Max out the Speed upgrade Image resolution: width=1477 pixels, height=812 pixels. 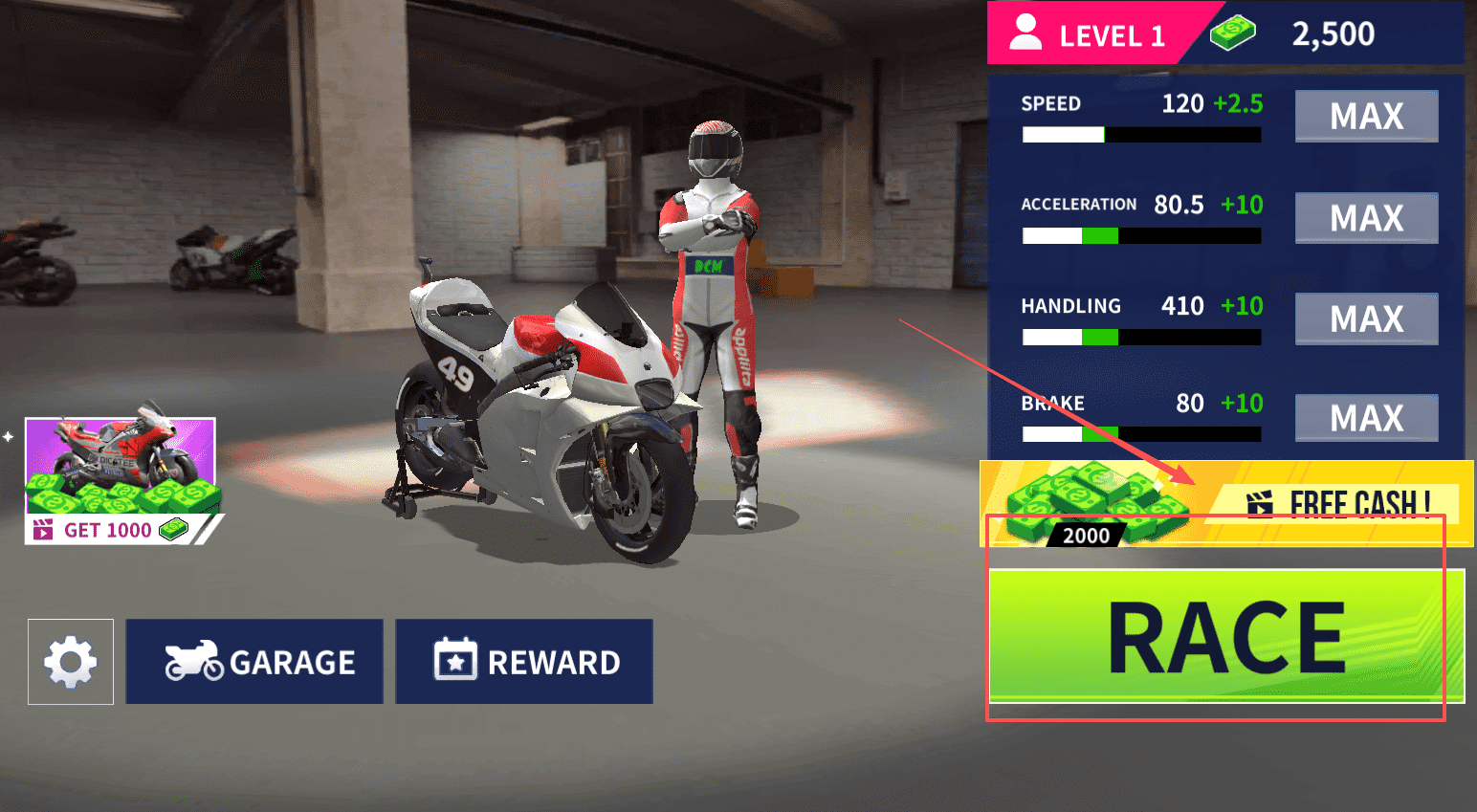1366,116
